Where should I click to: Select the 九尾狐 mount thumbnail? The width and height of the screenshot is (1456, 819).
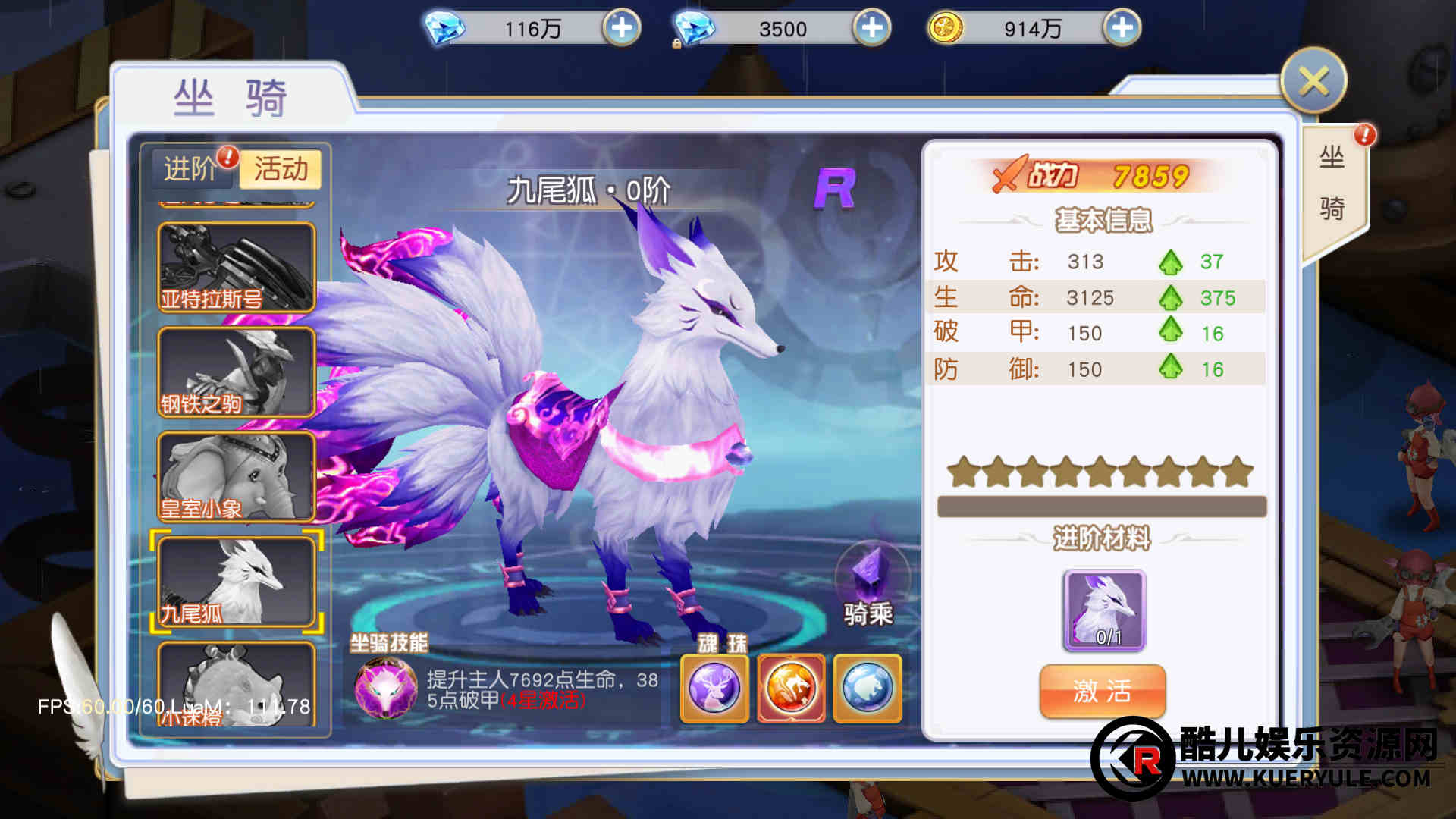point(236,582)
